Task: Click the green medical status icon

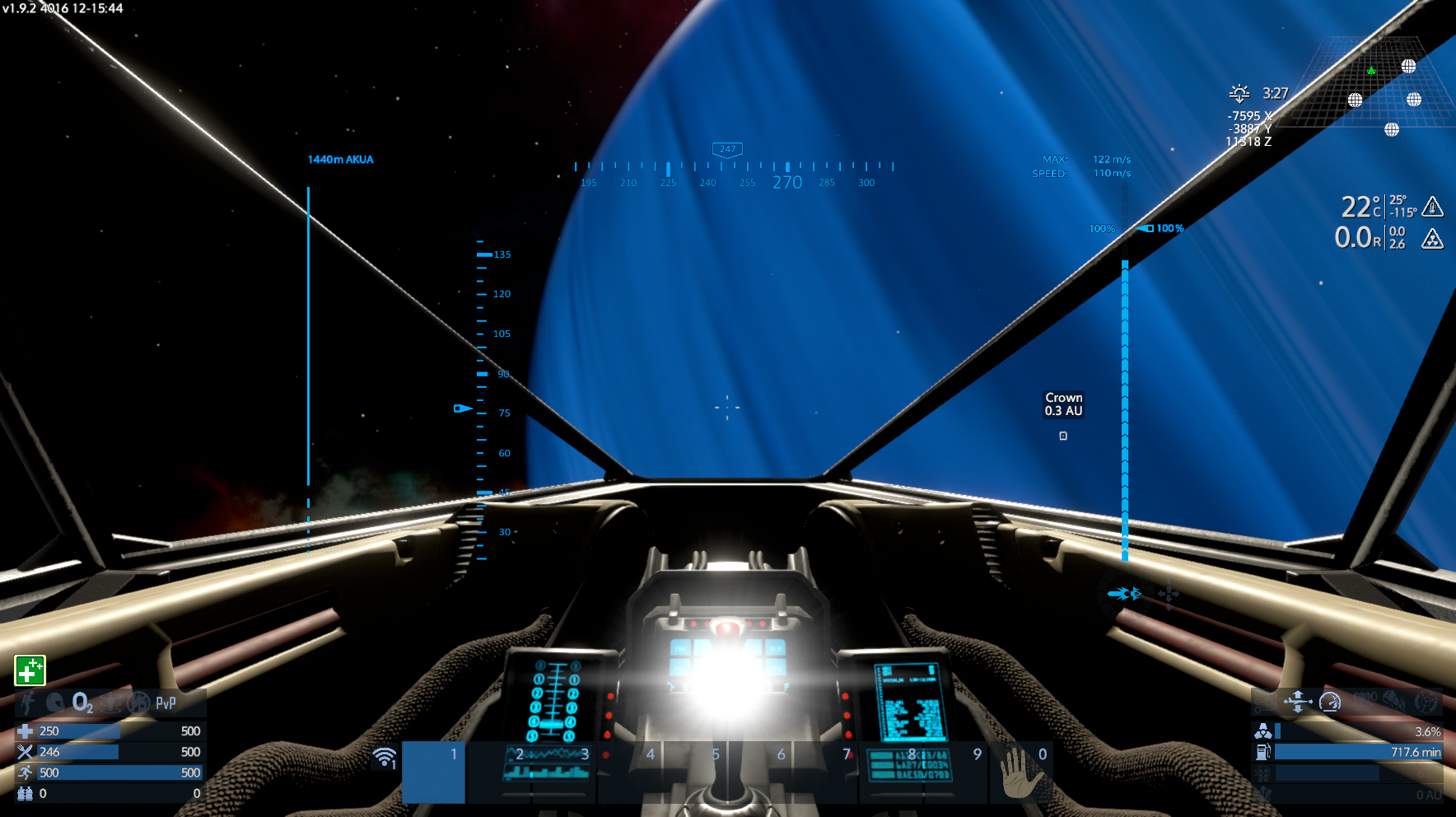Action: 30,670
